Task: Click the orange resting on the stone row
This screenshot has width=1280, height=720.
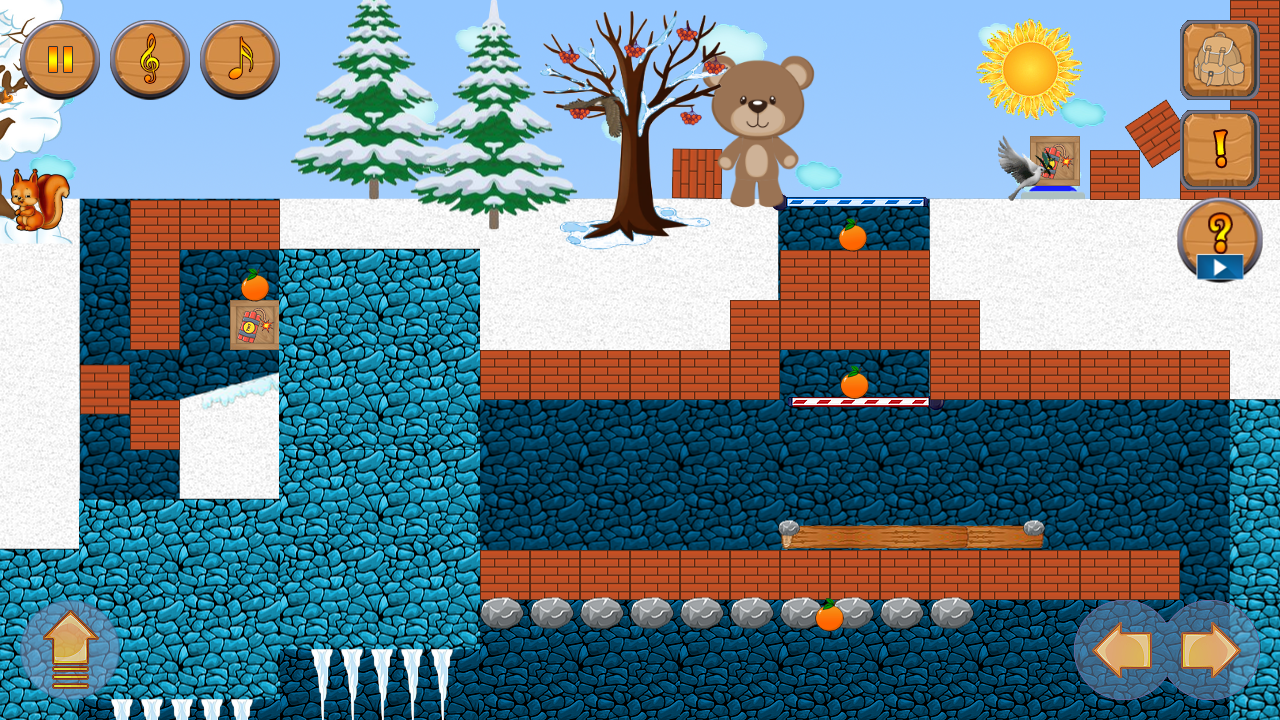Action: [x=828, y=620]
